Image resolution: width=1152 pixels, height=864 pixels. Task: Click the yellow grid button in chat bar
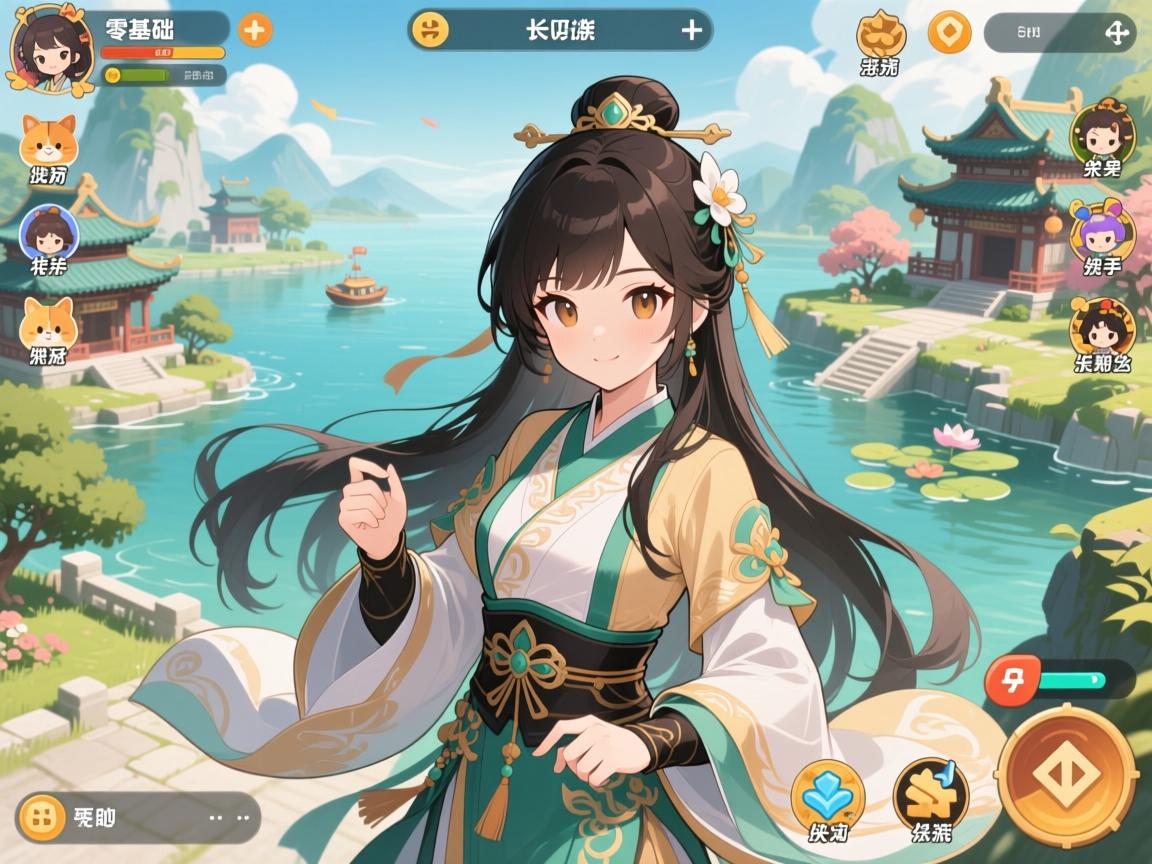click(41, 817)
